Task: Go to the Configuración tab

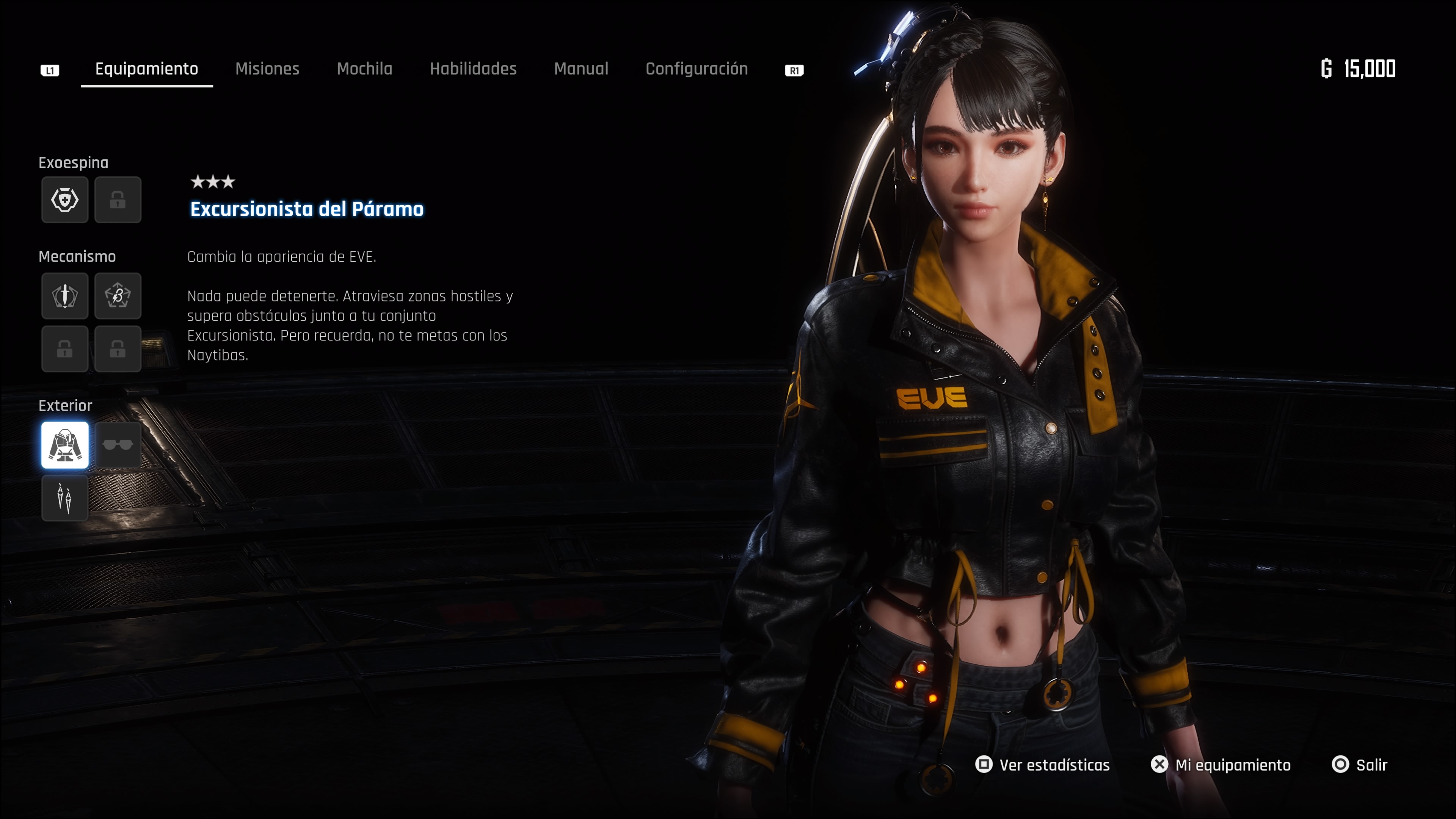Action: 697,68
